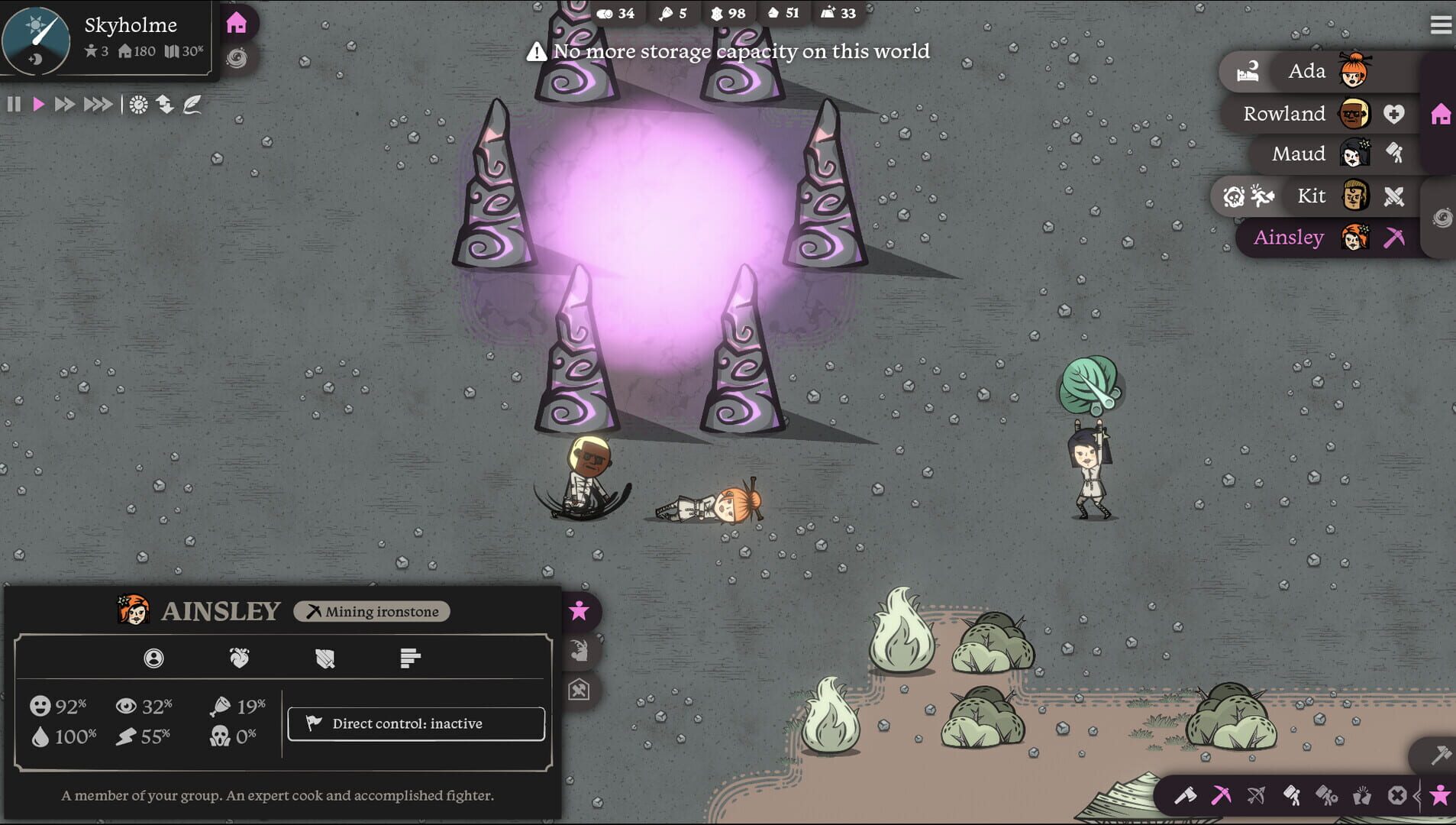Open the crafting workshop icon below the star tab
Image resolution: width=1456 pixels, height=825 pixels.
[580, 688]
